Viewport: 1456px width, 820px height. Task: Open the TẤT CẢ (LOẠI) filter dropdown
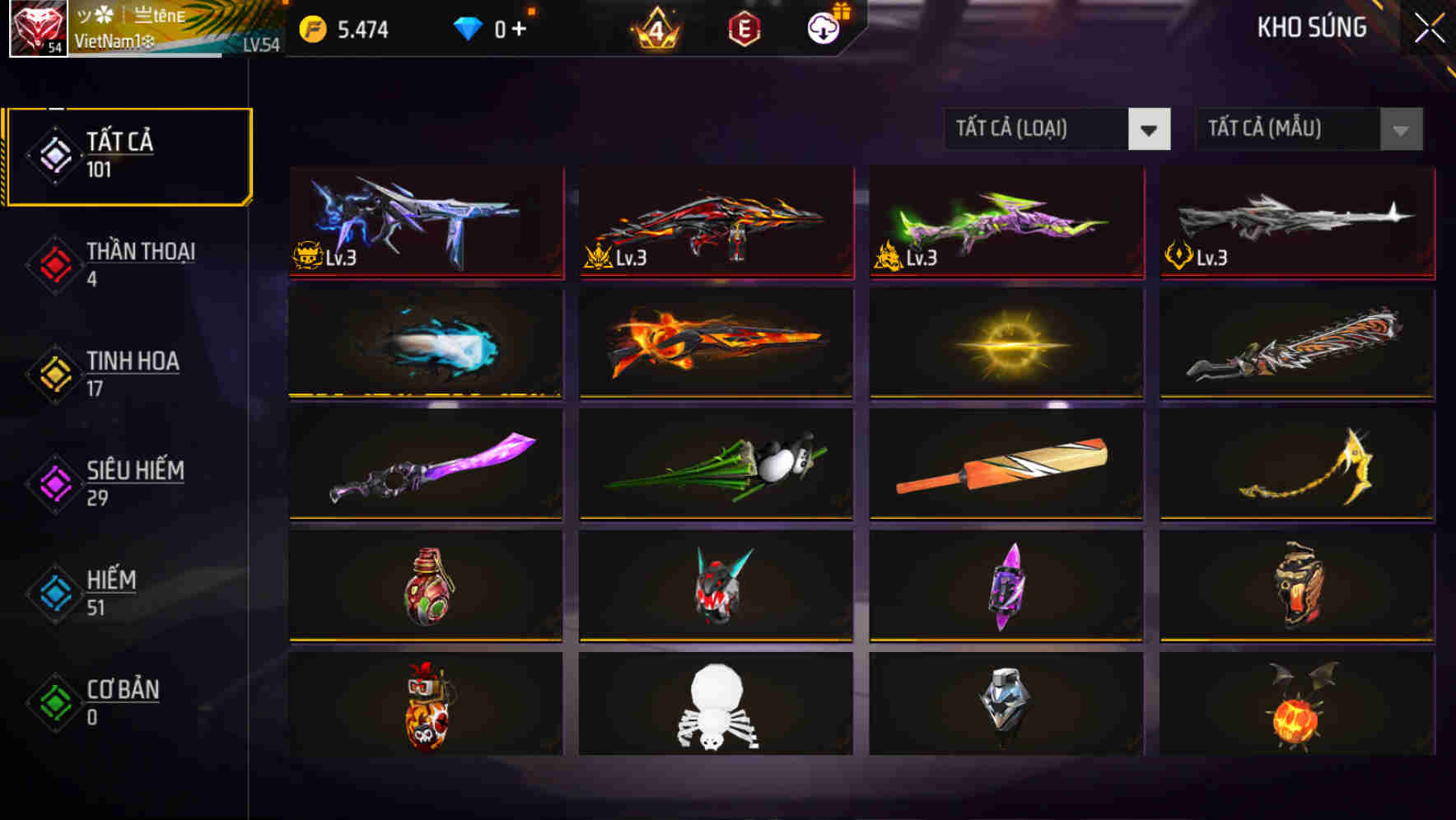[1057, 129]
